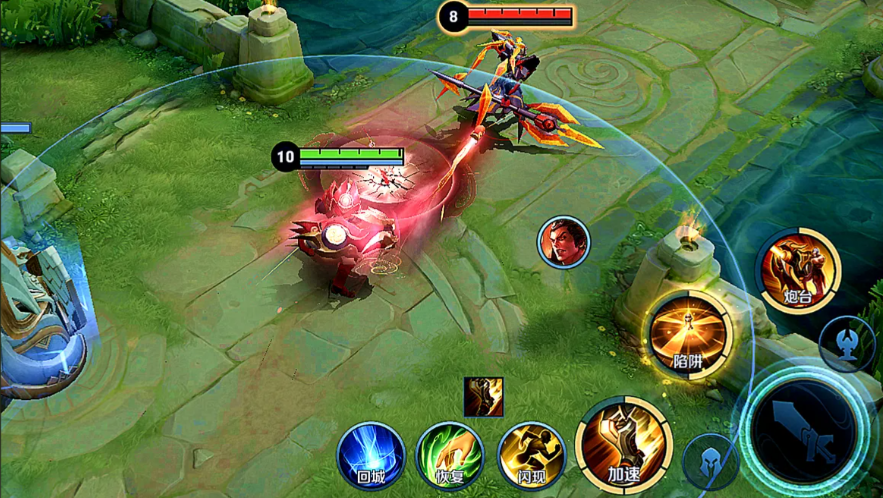Use the 恢复 restore skill
Screen dimensions: 883x498
pyautogui.click(x=449, y=456)
